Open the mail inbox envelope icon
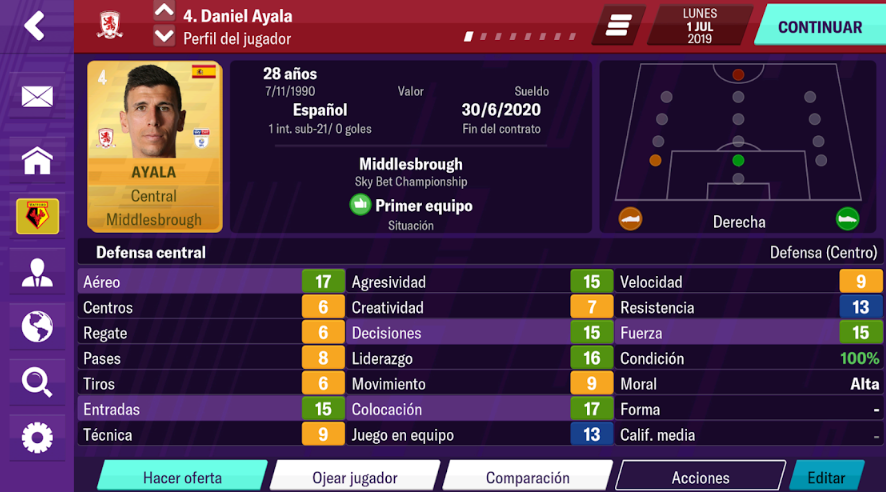 [37, 97]
